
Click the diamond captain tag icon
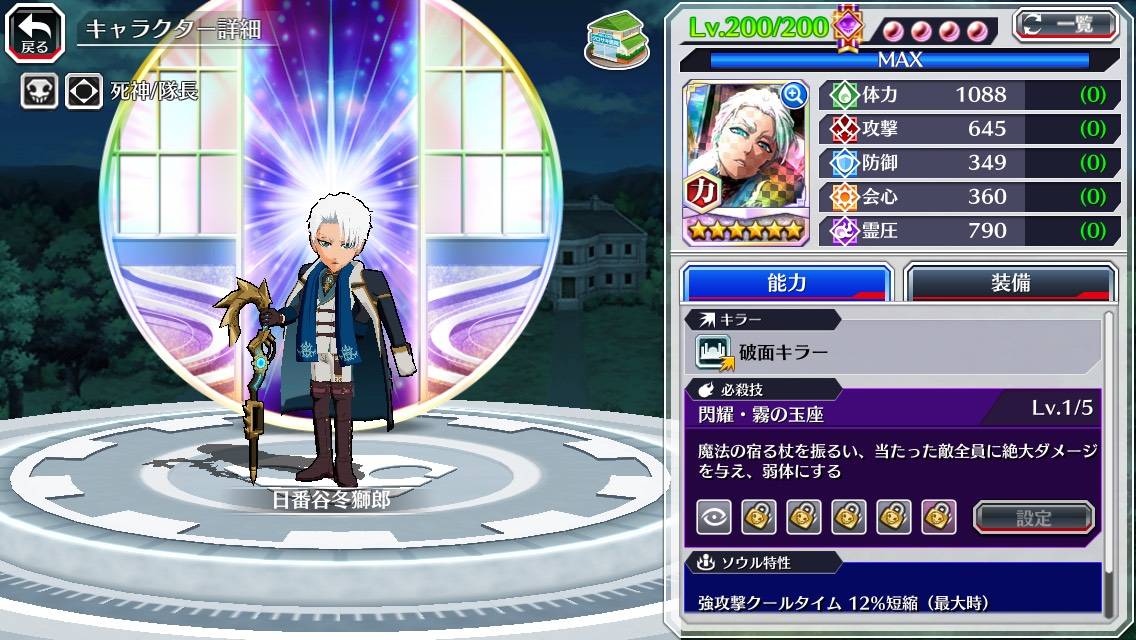[x=84, y=92]
